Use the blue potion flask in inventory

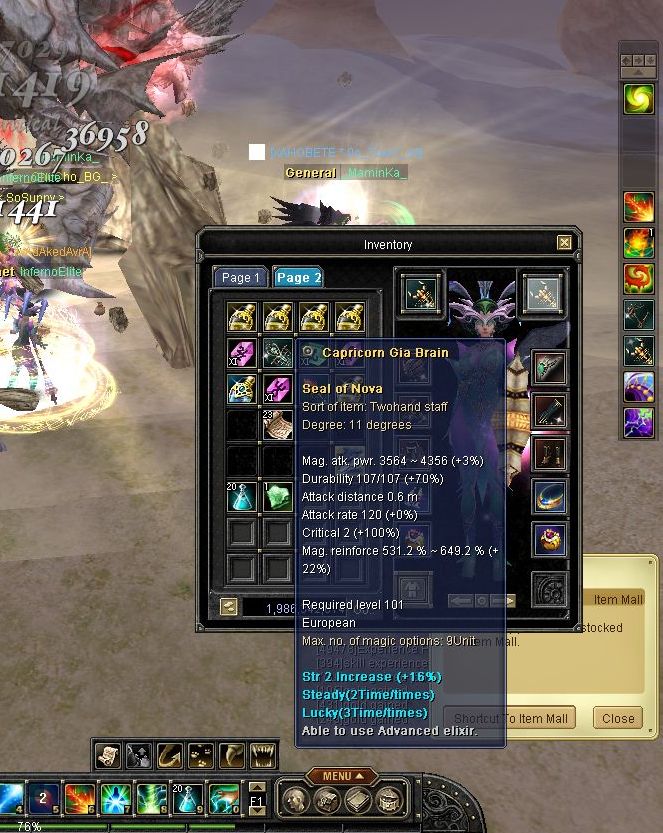pos(242,497)
